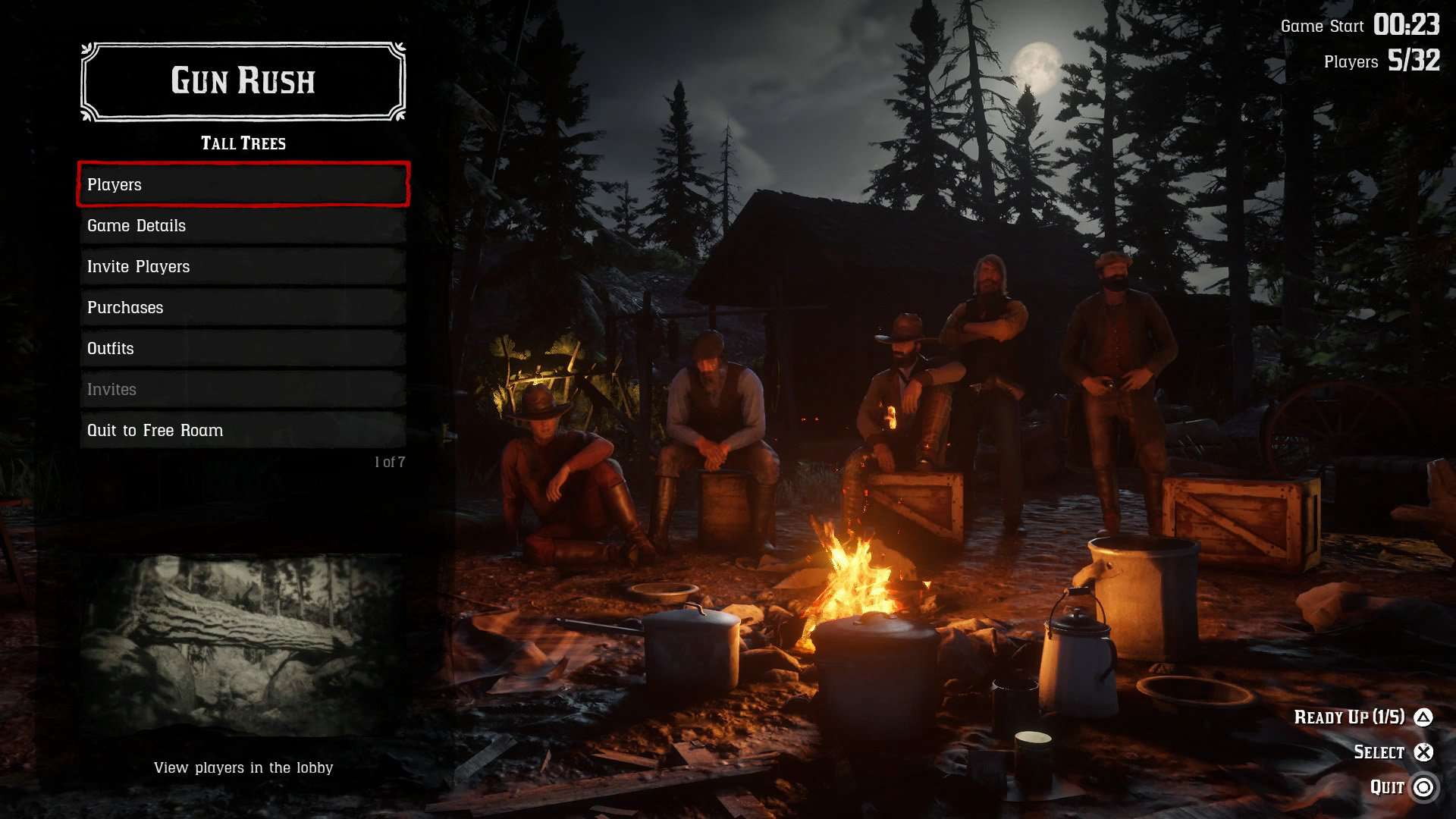
Task: Choose Invite Players
Action: pyautogui.click(x=242, y=266)
